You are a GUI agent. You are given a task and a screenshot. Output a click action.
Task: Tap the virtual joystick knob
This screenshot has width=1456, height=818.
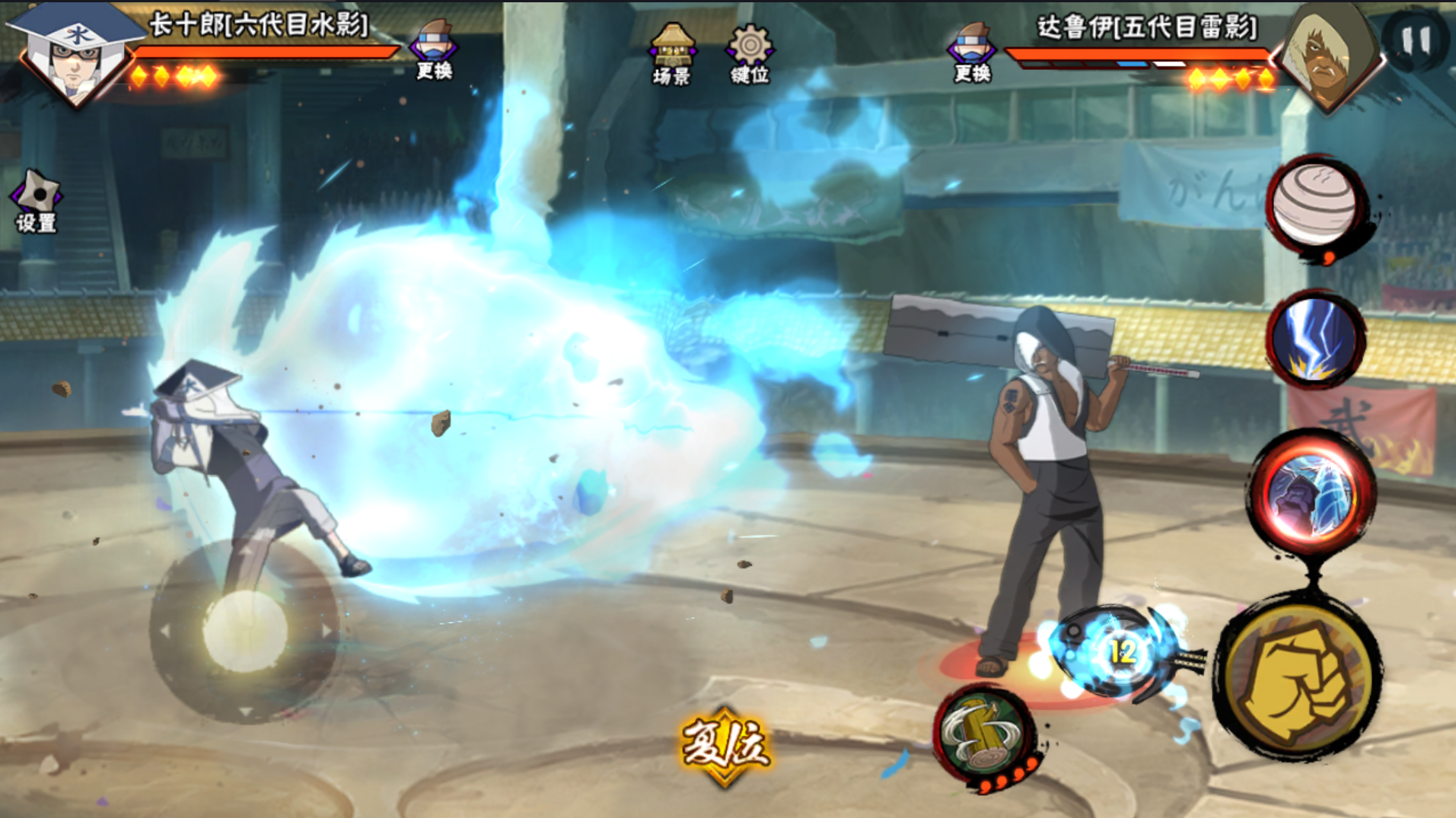coord(245,632)
